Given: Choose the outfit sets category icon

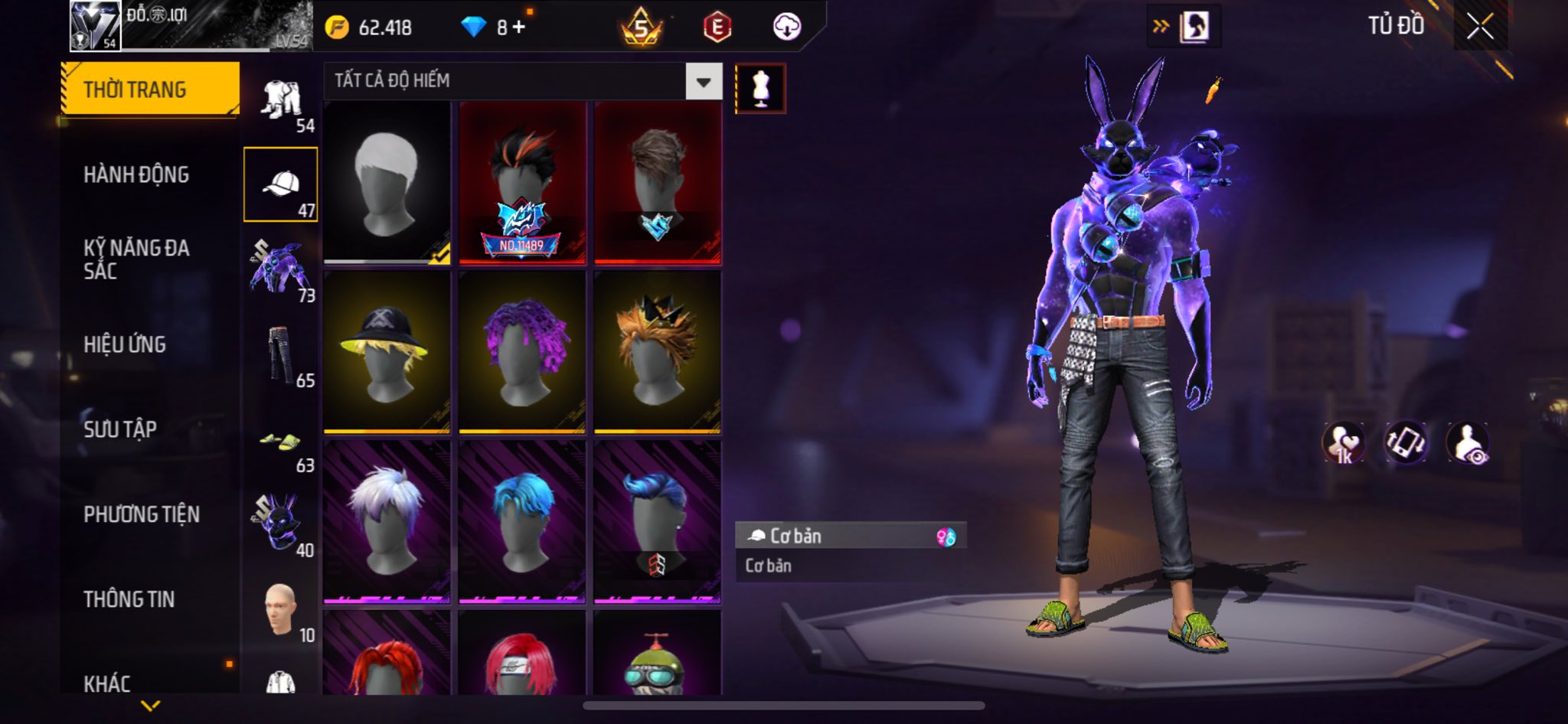Looking at the screenshot, I should click(x=281, y=101).
